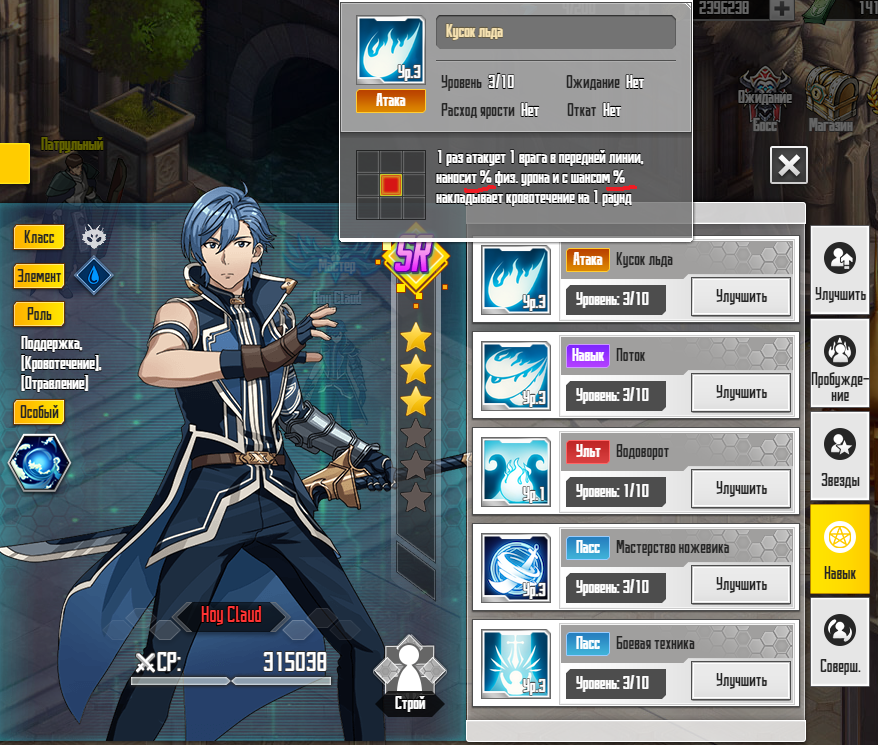Upgrade the Боевая техника passive
Screen dimensions: 878x745
point(741,680)
